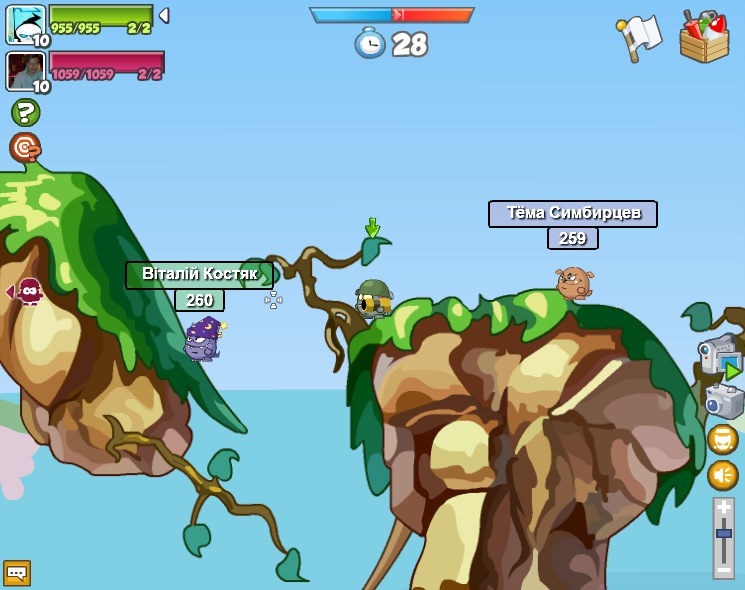Select the skull flag team avatar
Viewport: 745px width, 590px height.
25,24
